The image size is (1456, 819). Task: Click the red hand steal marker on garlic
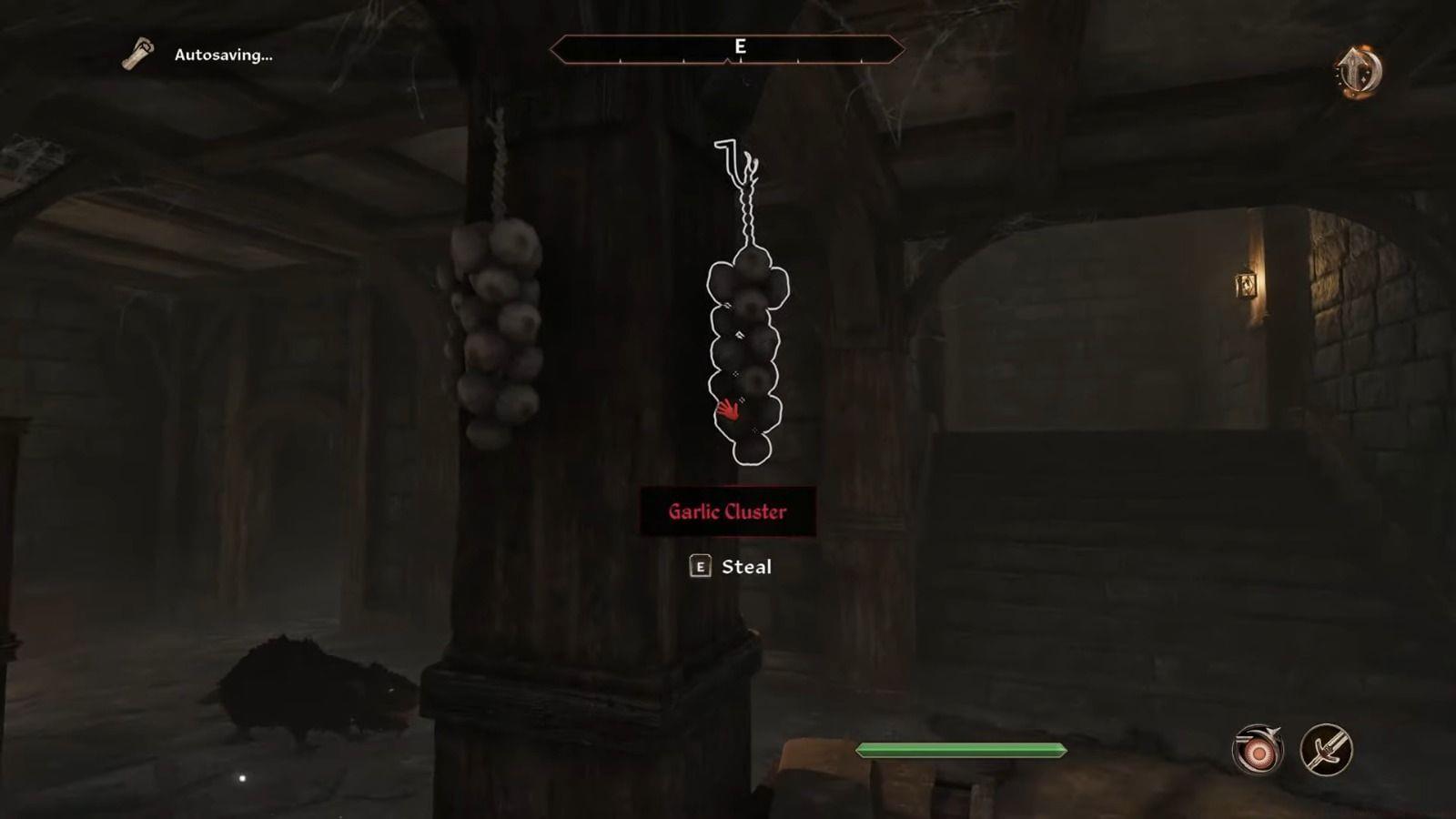730,411
